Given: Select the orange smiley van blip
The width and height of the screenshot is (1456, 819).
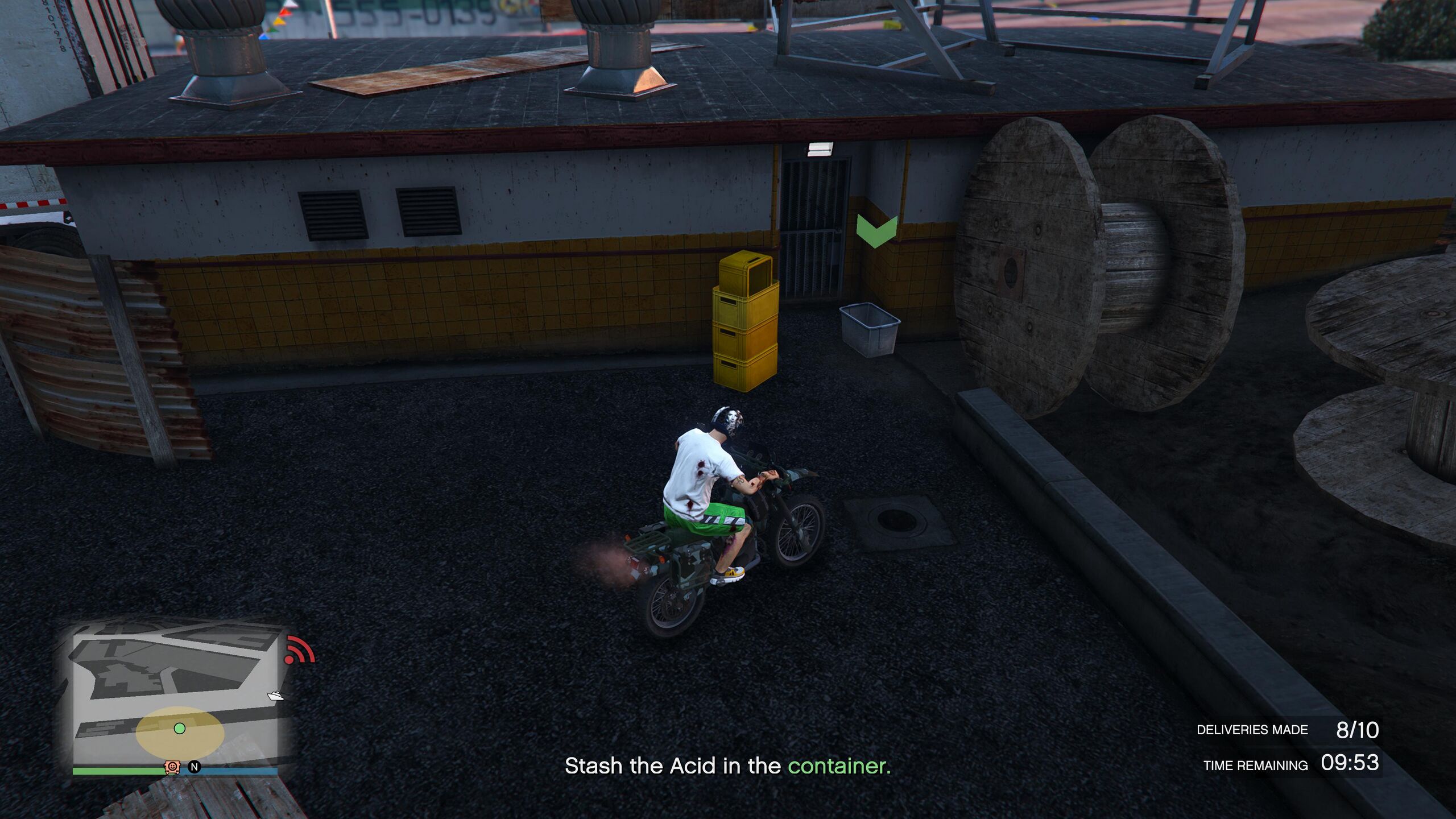Looking at the screenshot, I should pyautogui.click(x=172, y=767).
